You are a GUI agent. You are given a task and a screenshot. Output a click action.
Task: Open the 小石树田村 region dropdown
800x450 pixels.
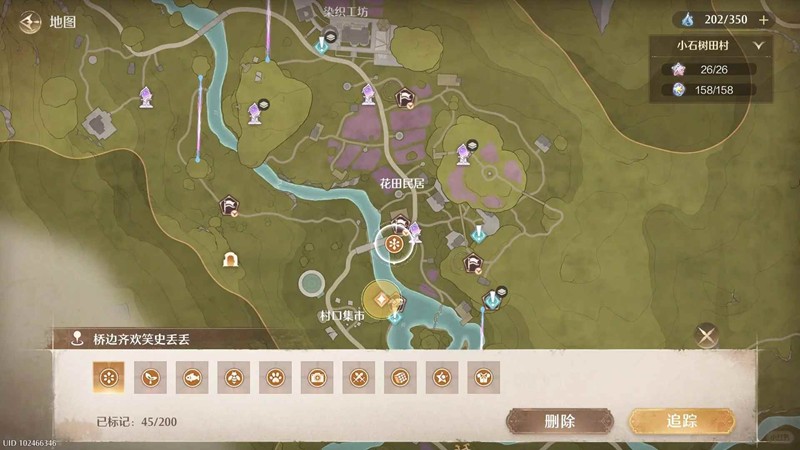point(758,45)
